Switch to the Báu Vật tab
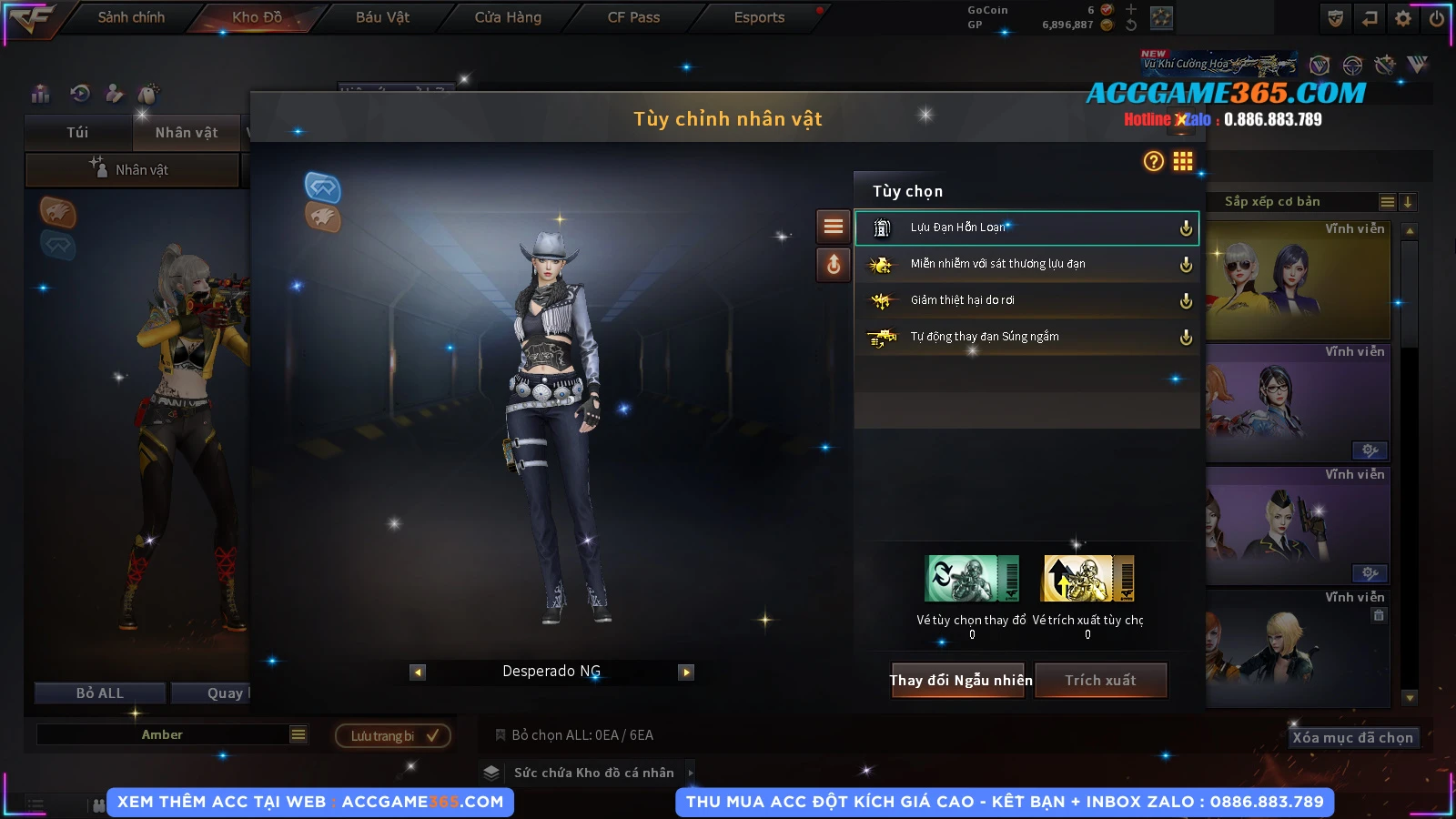This screenshot has width=1456, height=819. tap(382, 17)
